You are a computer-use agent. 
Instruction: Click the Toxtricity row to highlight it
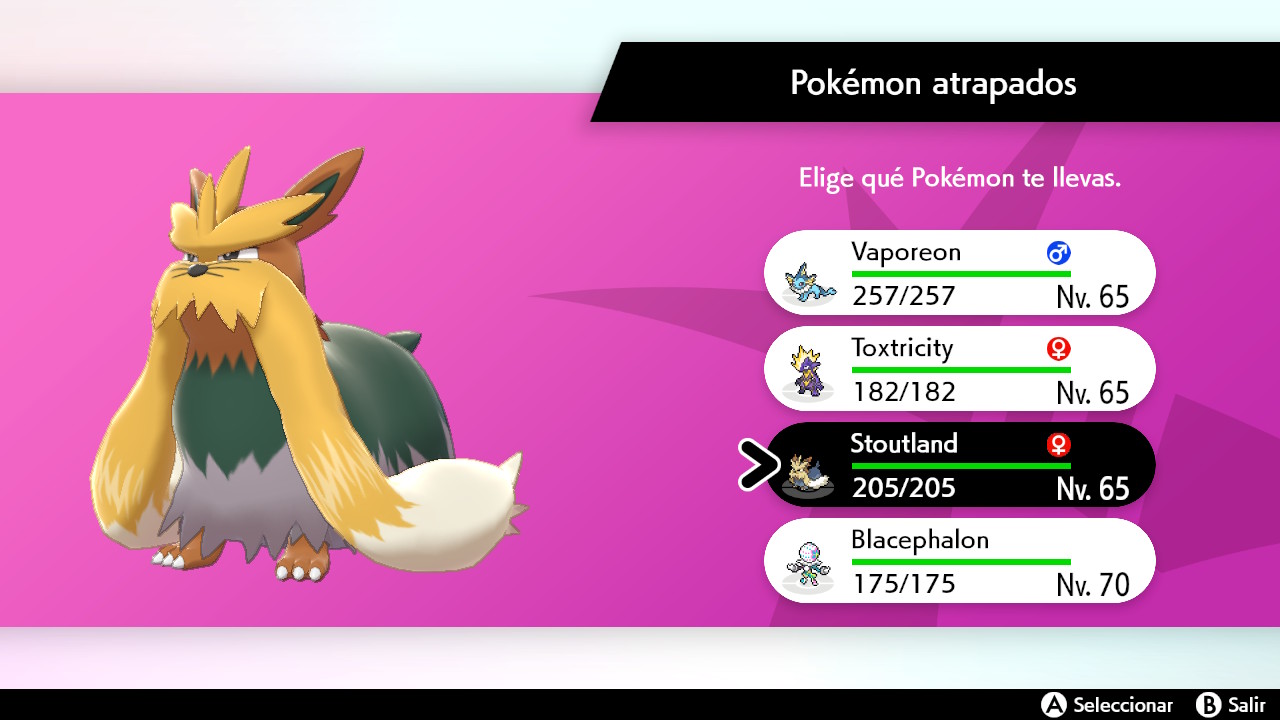click(960, 368)
